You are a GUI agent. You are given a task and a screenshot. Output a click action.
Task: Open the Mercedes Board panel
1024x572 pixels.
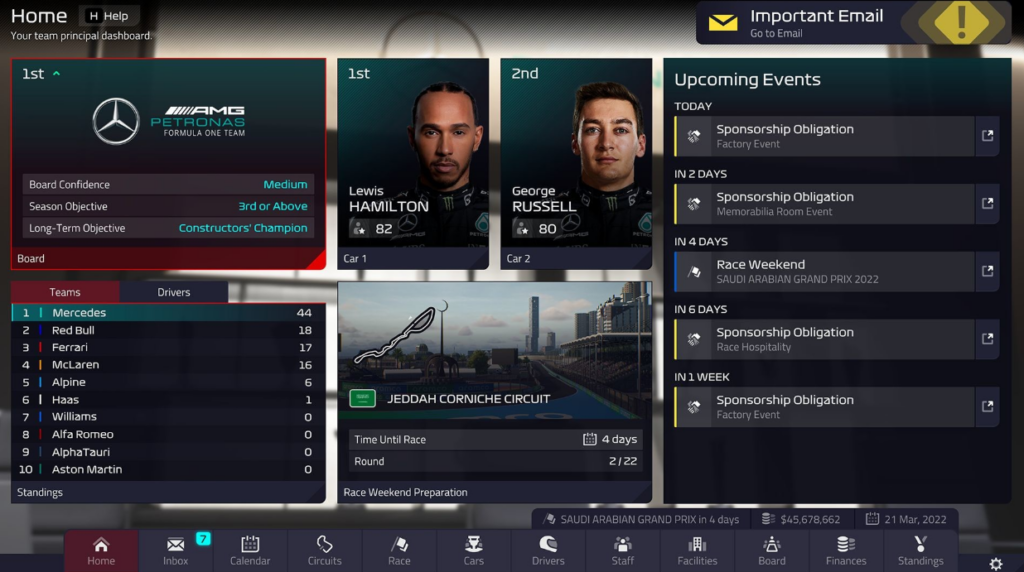168,163
